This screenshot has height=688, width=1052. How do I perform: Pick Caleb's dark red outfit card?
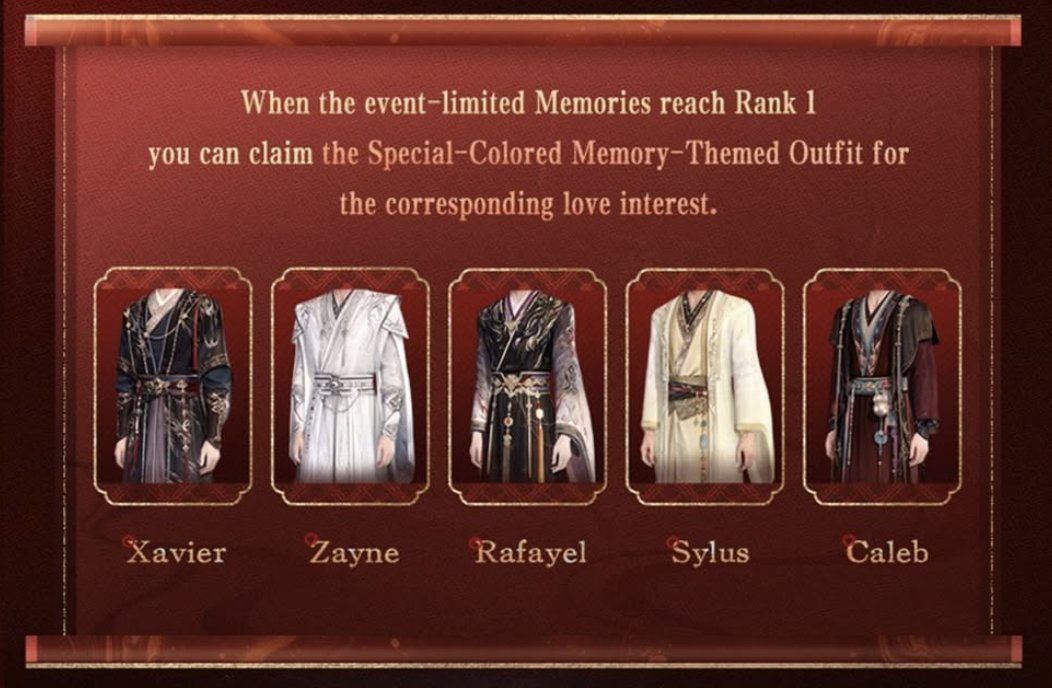pyautogui.click(x=882, y=386)
